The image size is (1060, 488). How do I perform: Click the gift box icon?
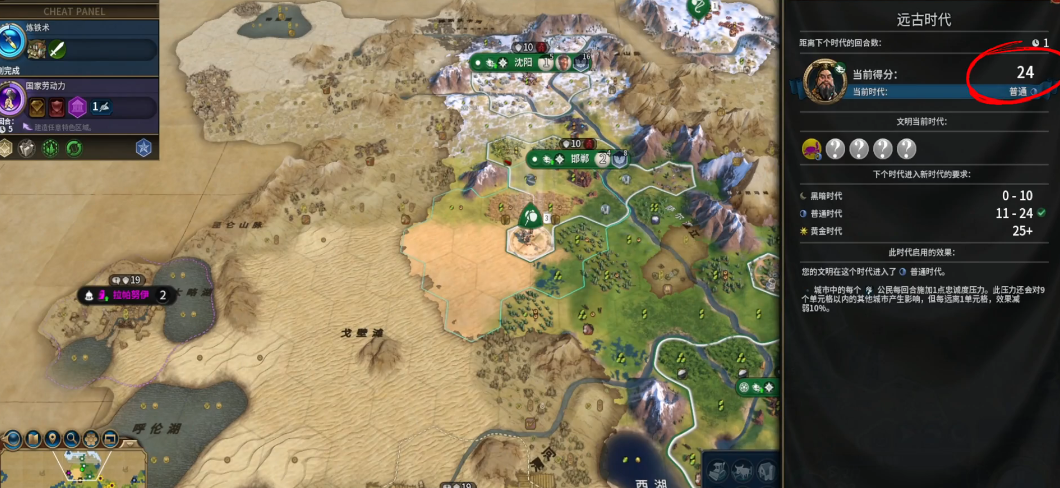pos(28,148)
